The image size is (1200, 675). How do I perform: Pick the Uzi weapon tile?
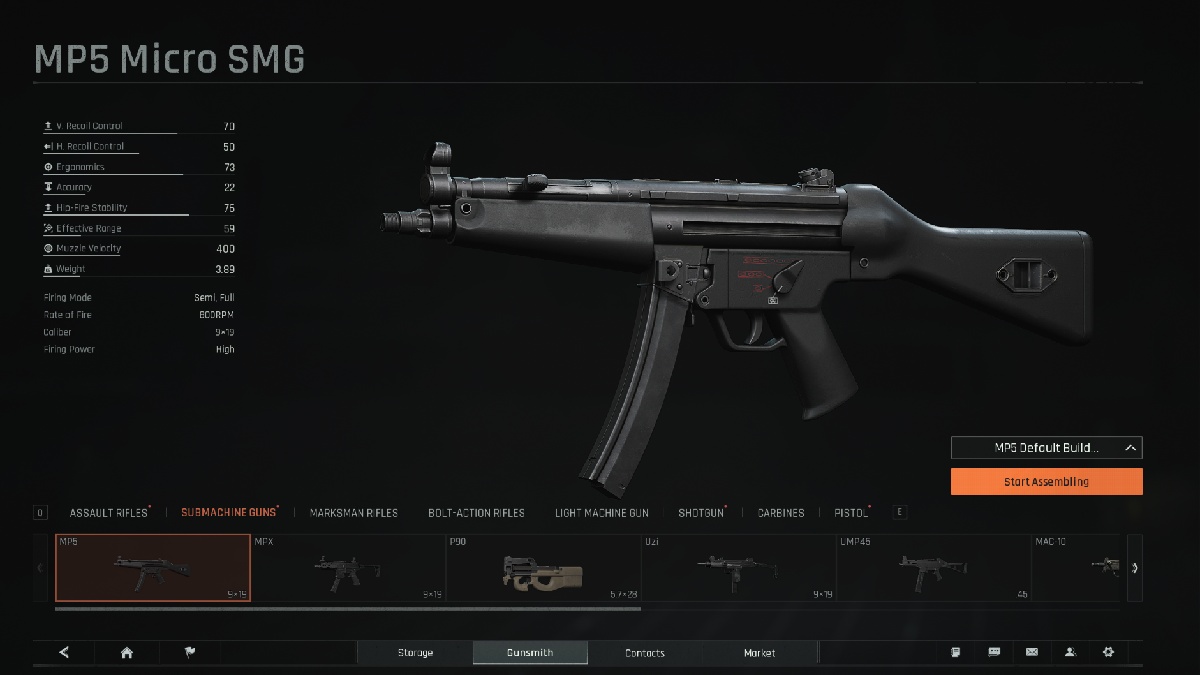coord(738,568)
